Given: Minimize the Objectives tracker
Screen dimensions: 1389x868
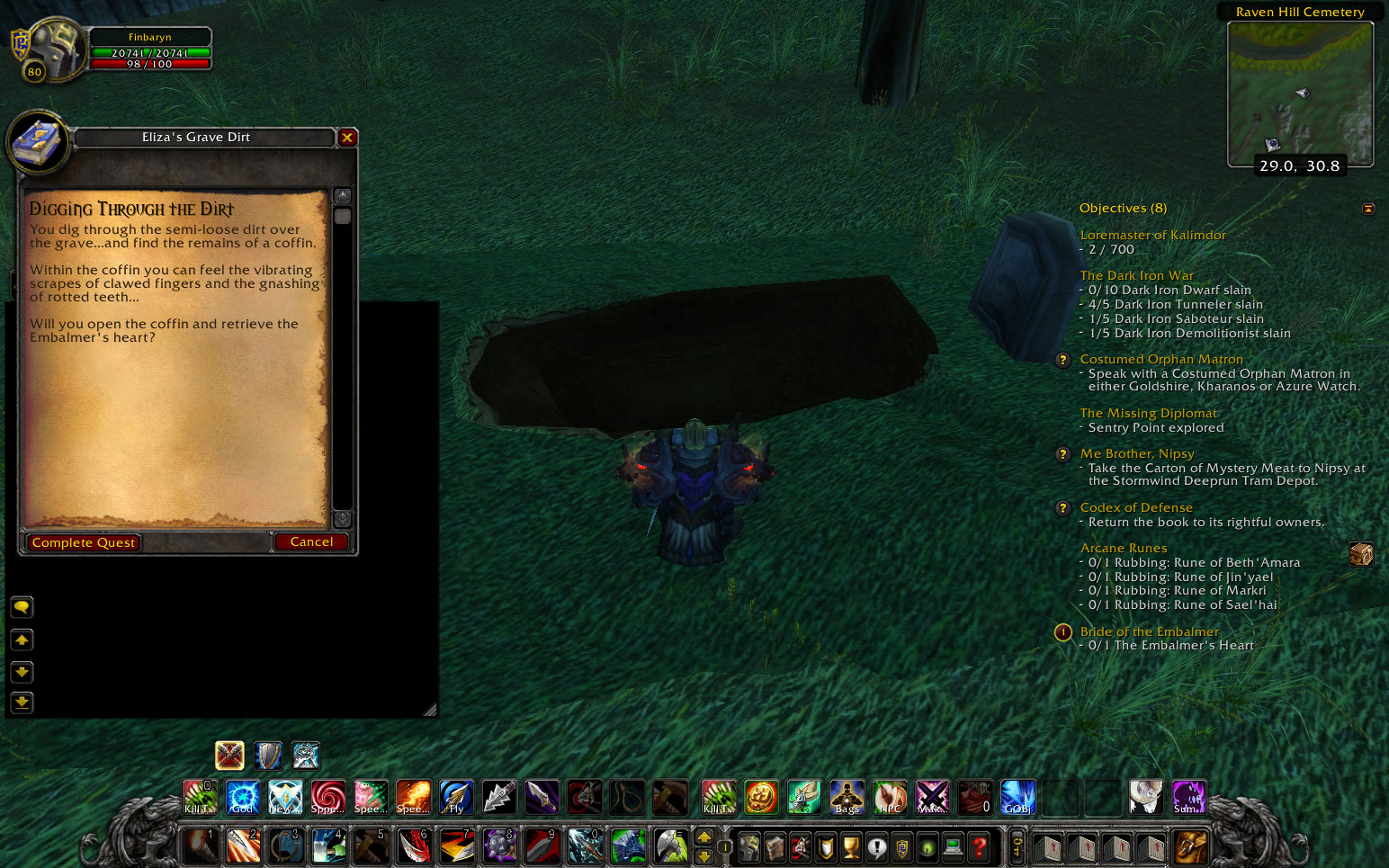Looking at the screenshot, I should coord(1368,208).
